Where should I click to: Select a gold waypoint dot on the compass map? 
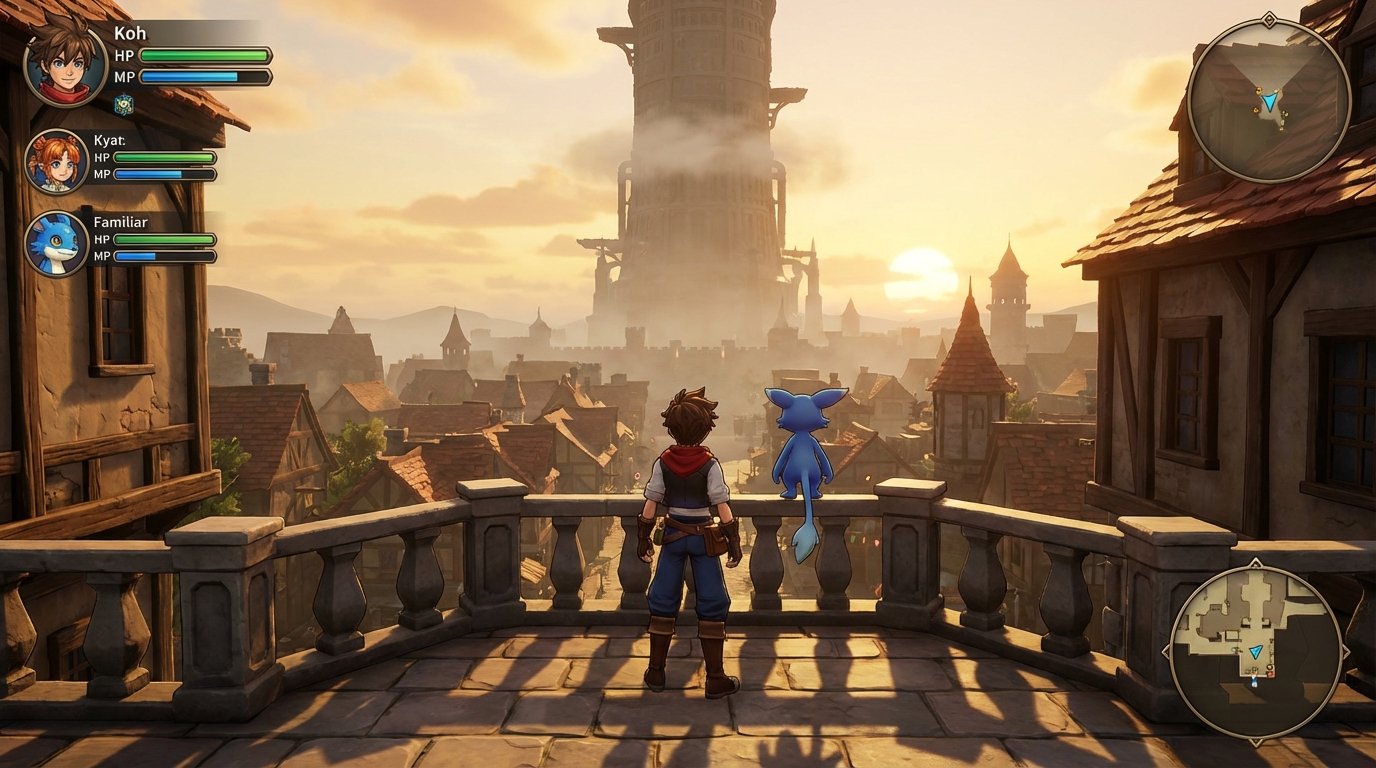[1259, 91]
